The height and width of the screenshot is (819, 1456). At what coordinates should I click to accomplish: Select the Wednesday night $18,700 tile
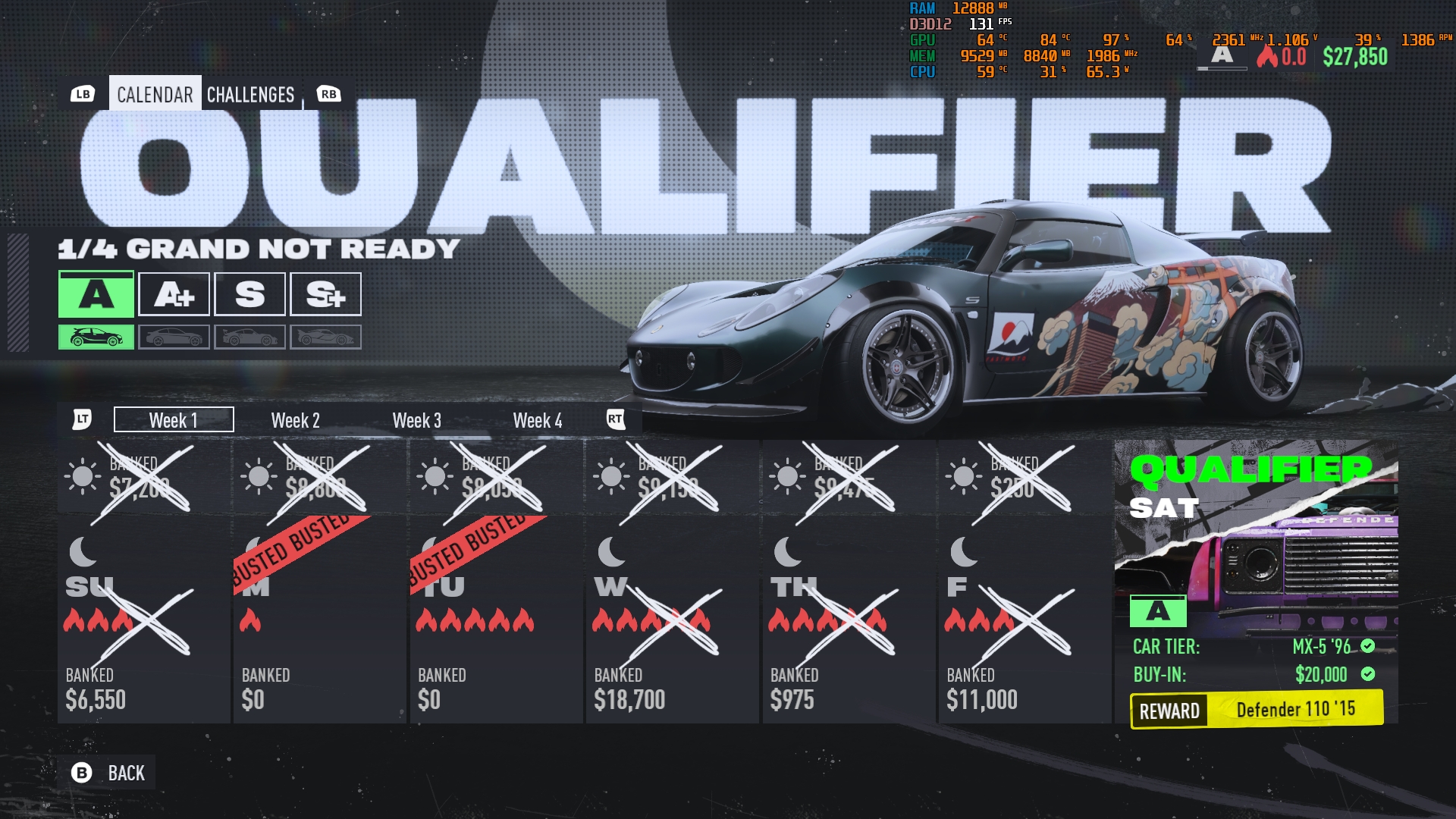click(x=672, y=620)
